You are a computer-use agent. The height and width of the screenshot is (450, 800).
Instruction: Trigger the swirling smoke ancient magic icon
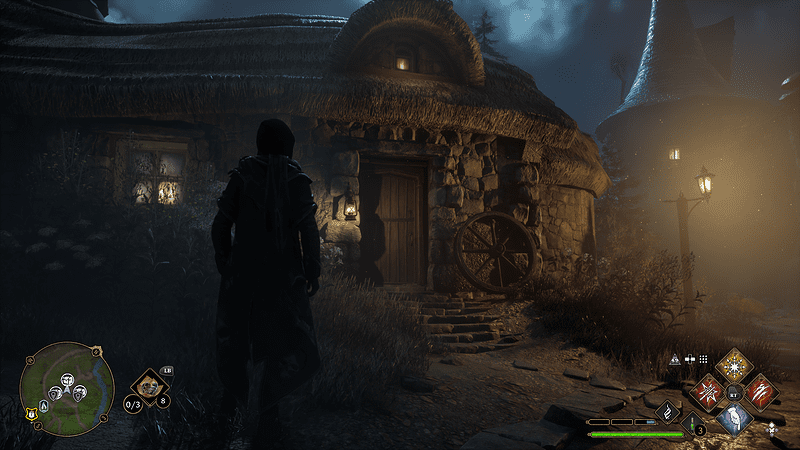click(x=668, y=410)
